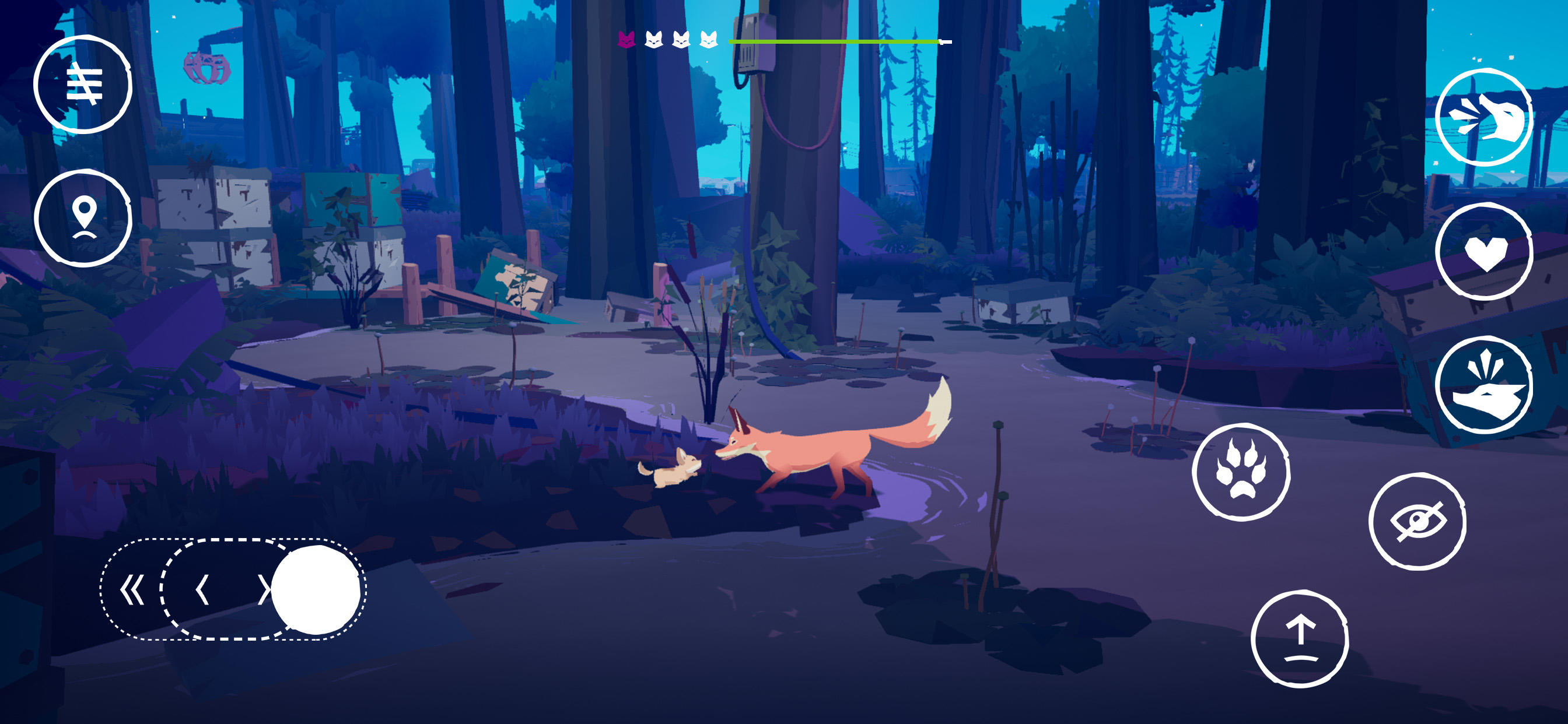This screenshot has height=724, width=1568.
Task: Tap the green stamina bar
Action: click(834, 41)
